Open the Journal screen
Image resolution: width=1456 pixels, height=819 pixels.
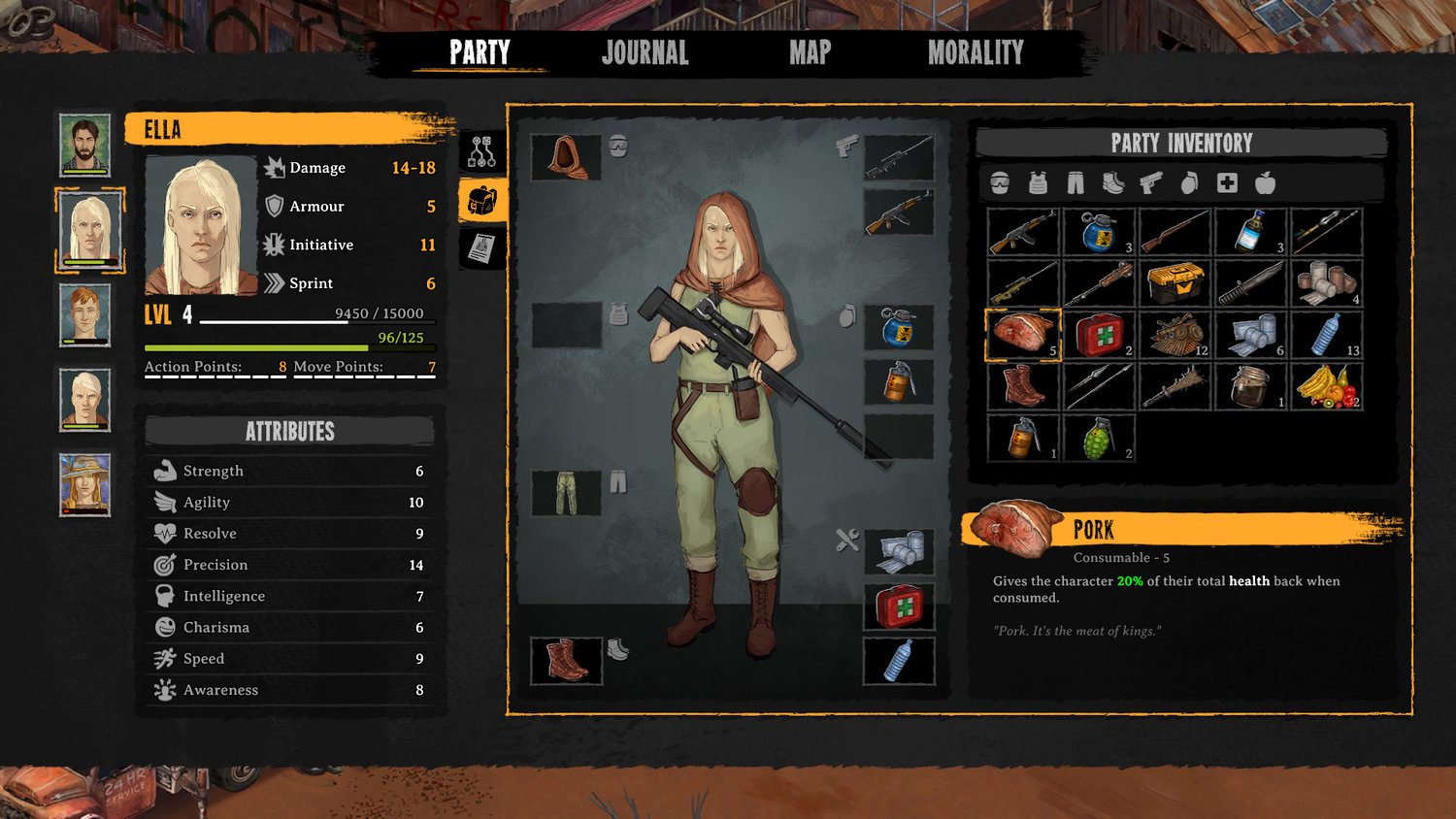[645, 53]
